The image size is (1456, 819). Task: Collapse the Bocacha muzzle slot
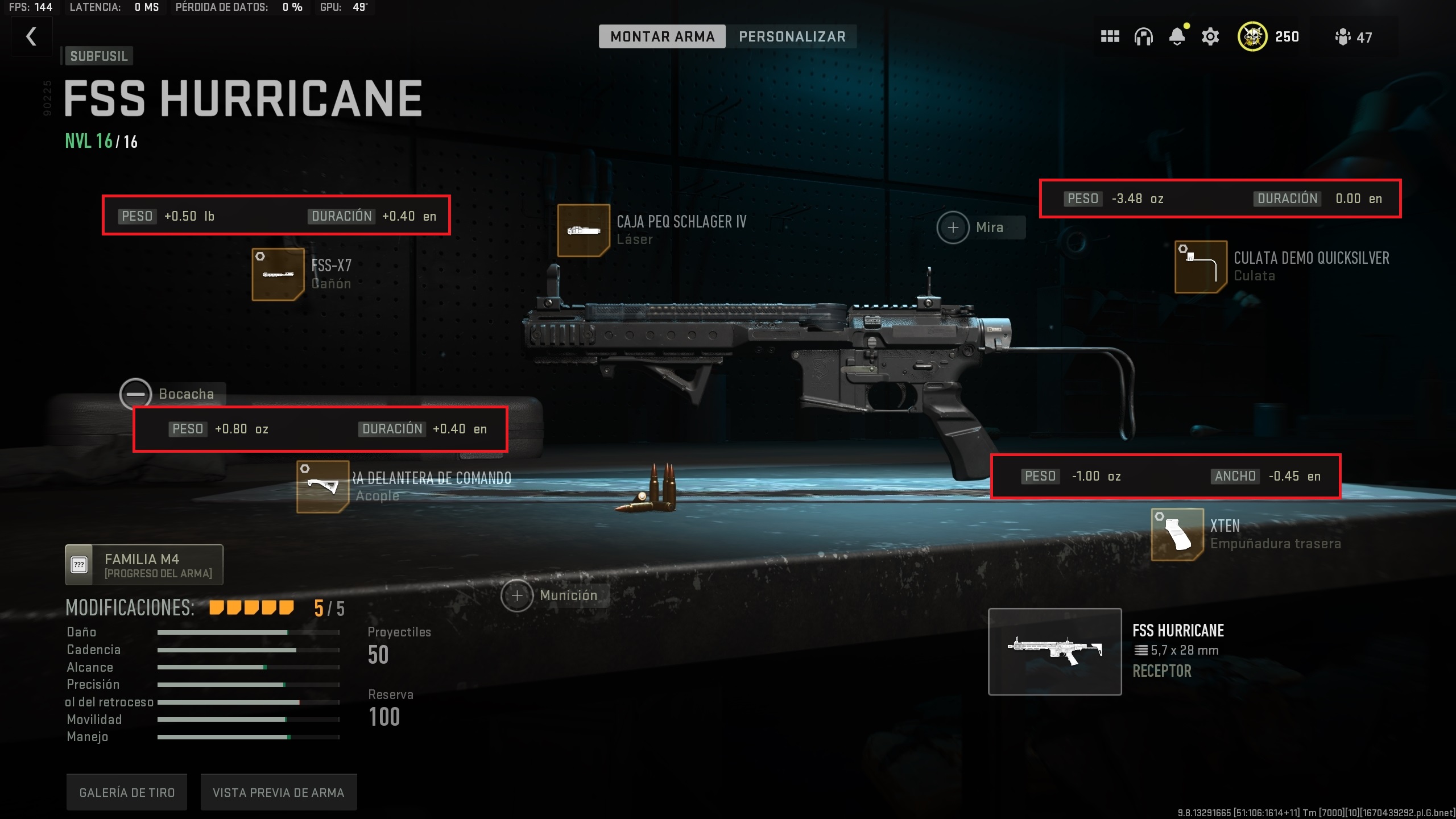coord(135,394)
